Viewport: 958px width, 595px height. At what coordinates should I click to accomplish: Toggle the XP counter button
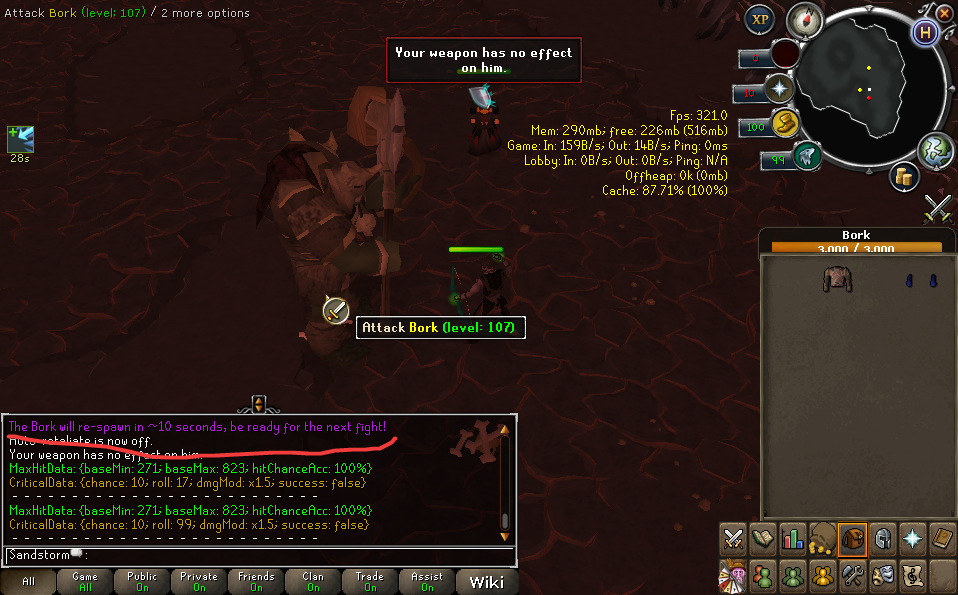click(761, 20)
